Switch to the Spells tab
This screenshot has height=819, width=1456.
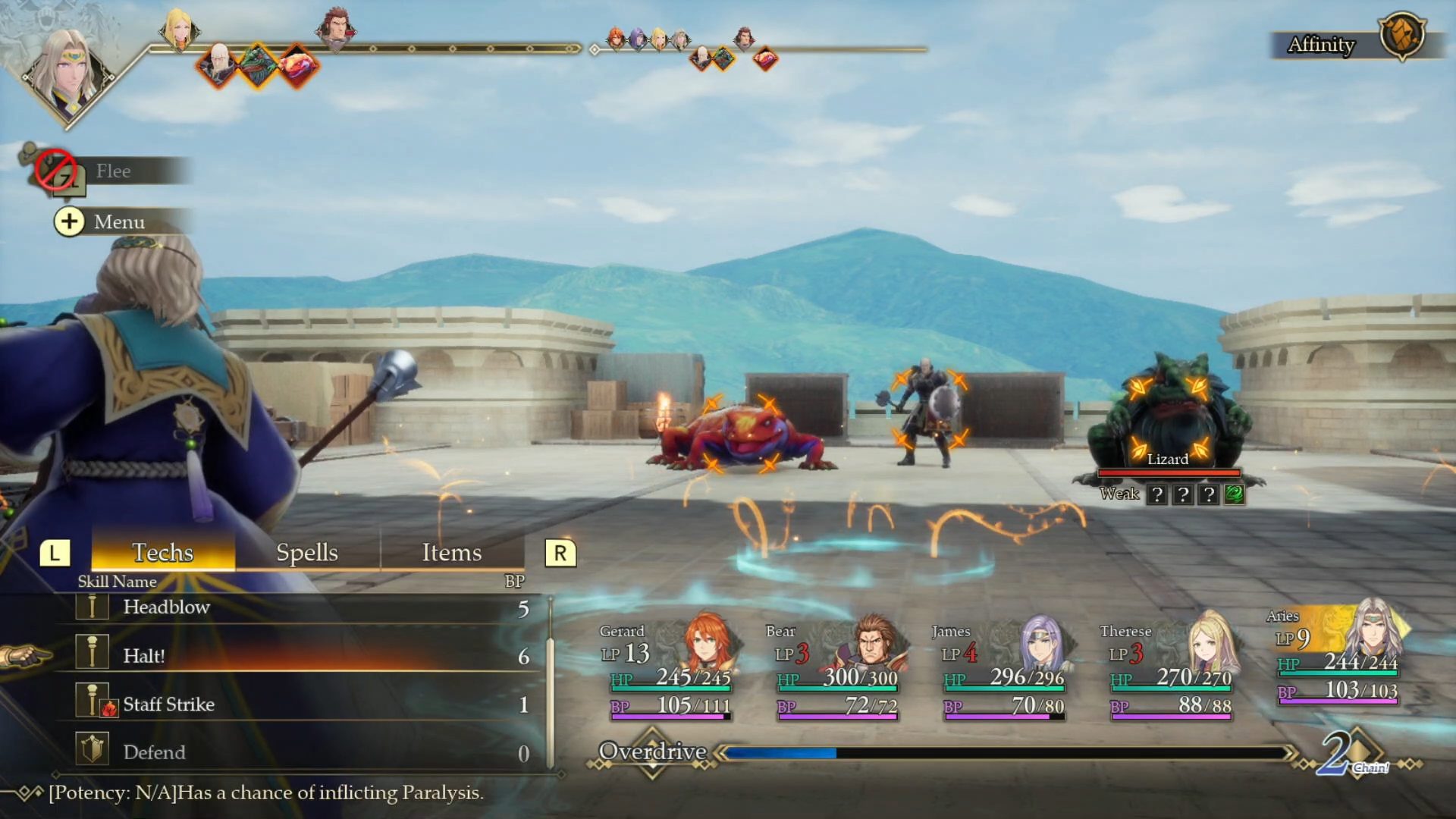coord(306,552)
